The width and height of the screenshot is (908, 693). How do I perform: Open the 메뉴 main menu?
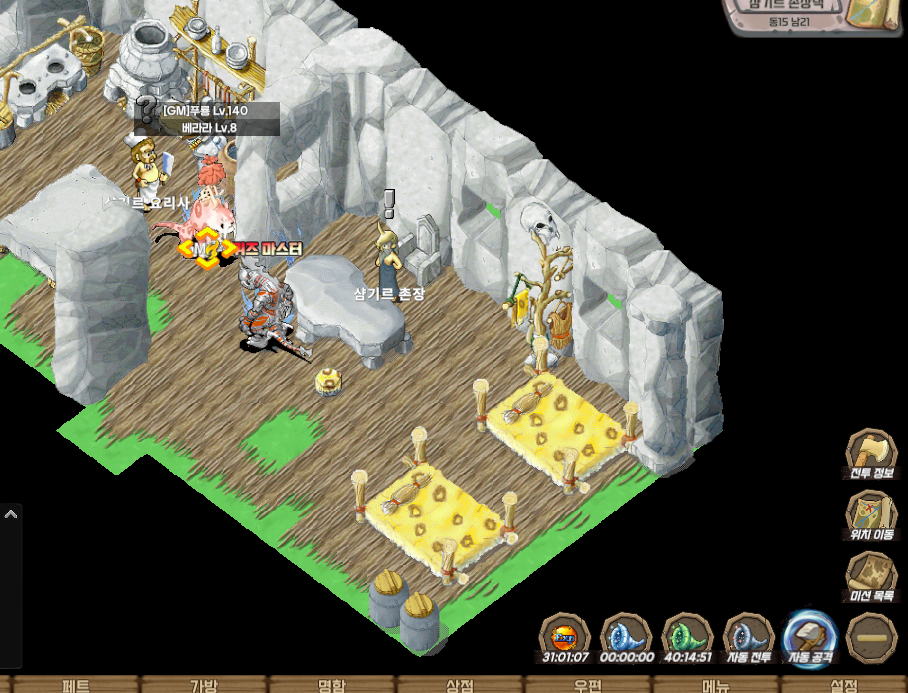coord(716,686)
